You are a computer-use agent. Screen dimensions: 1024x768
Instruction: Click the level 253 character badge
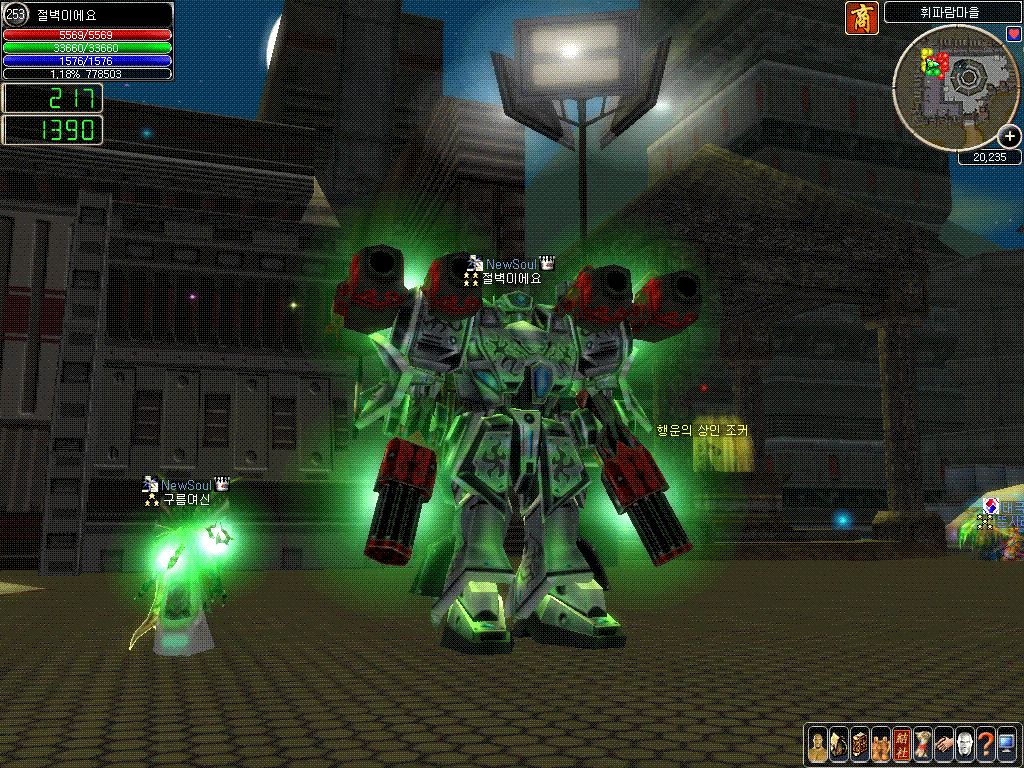click(16, 15)
